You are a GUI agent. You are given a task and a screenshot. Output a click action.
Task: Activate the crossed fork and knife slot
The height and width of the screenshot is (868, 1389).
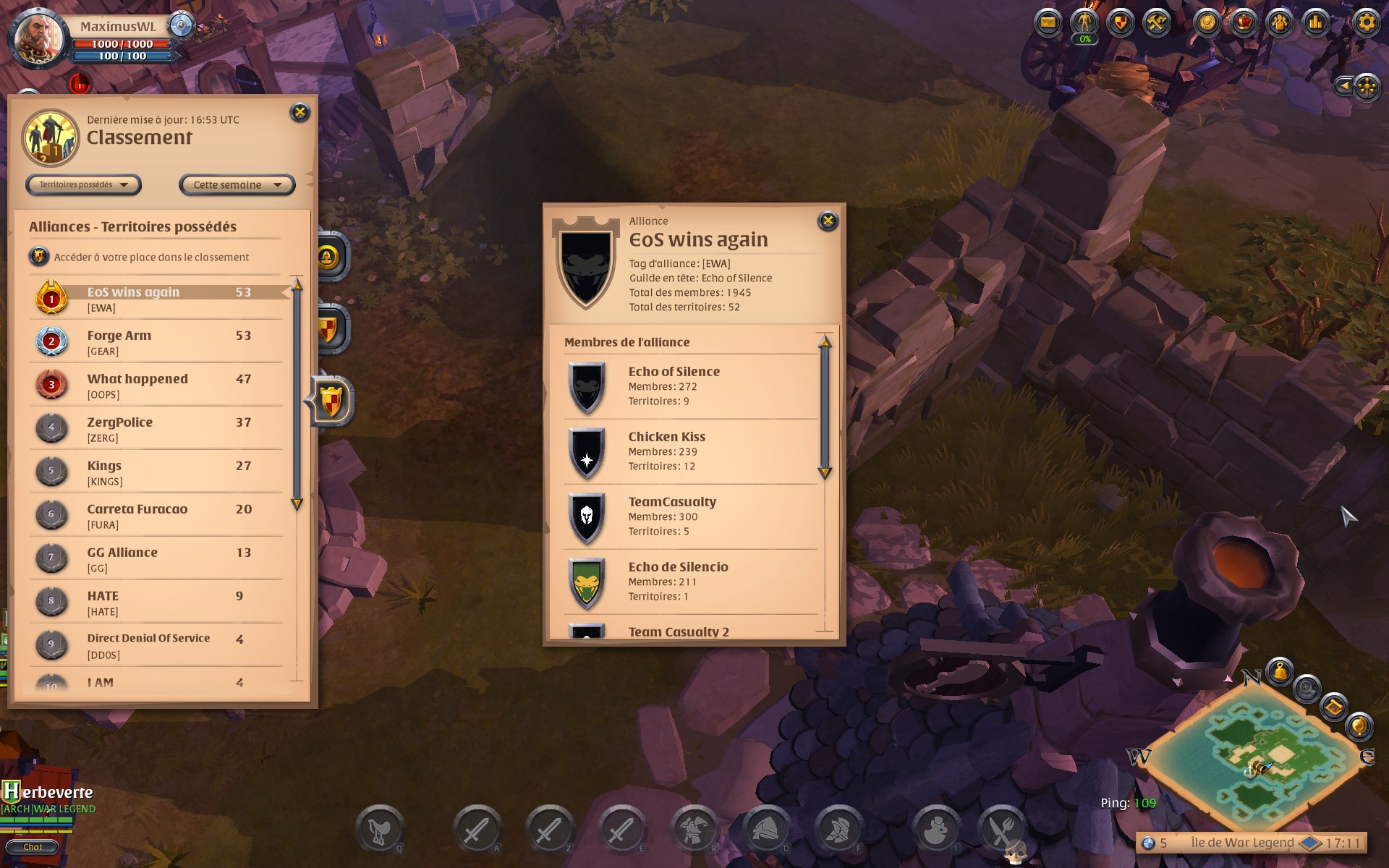click(1002, 830)
